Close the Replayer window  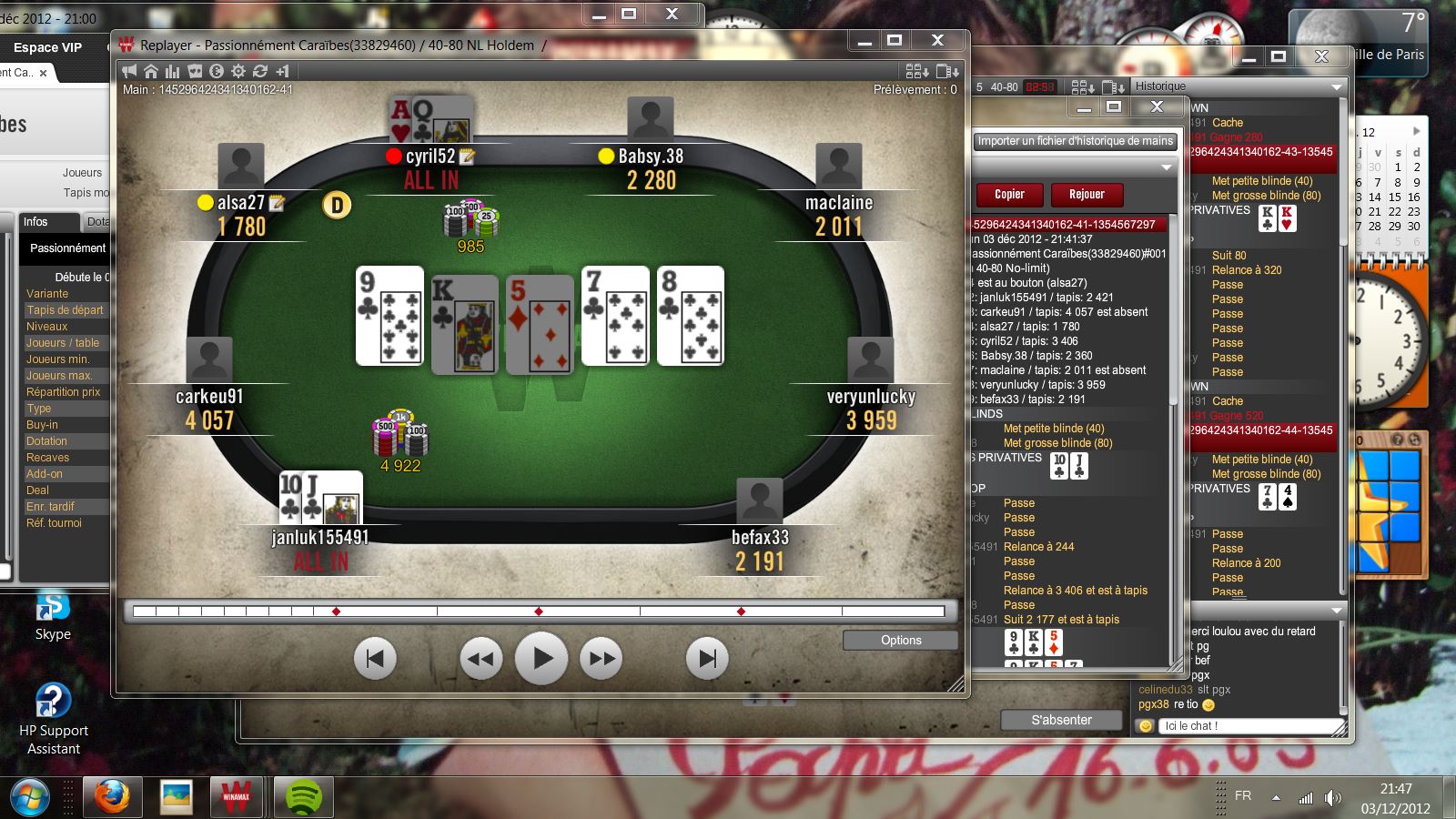coord(937,40)
